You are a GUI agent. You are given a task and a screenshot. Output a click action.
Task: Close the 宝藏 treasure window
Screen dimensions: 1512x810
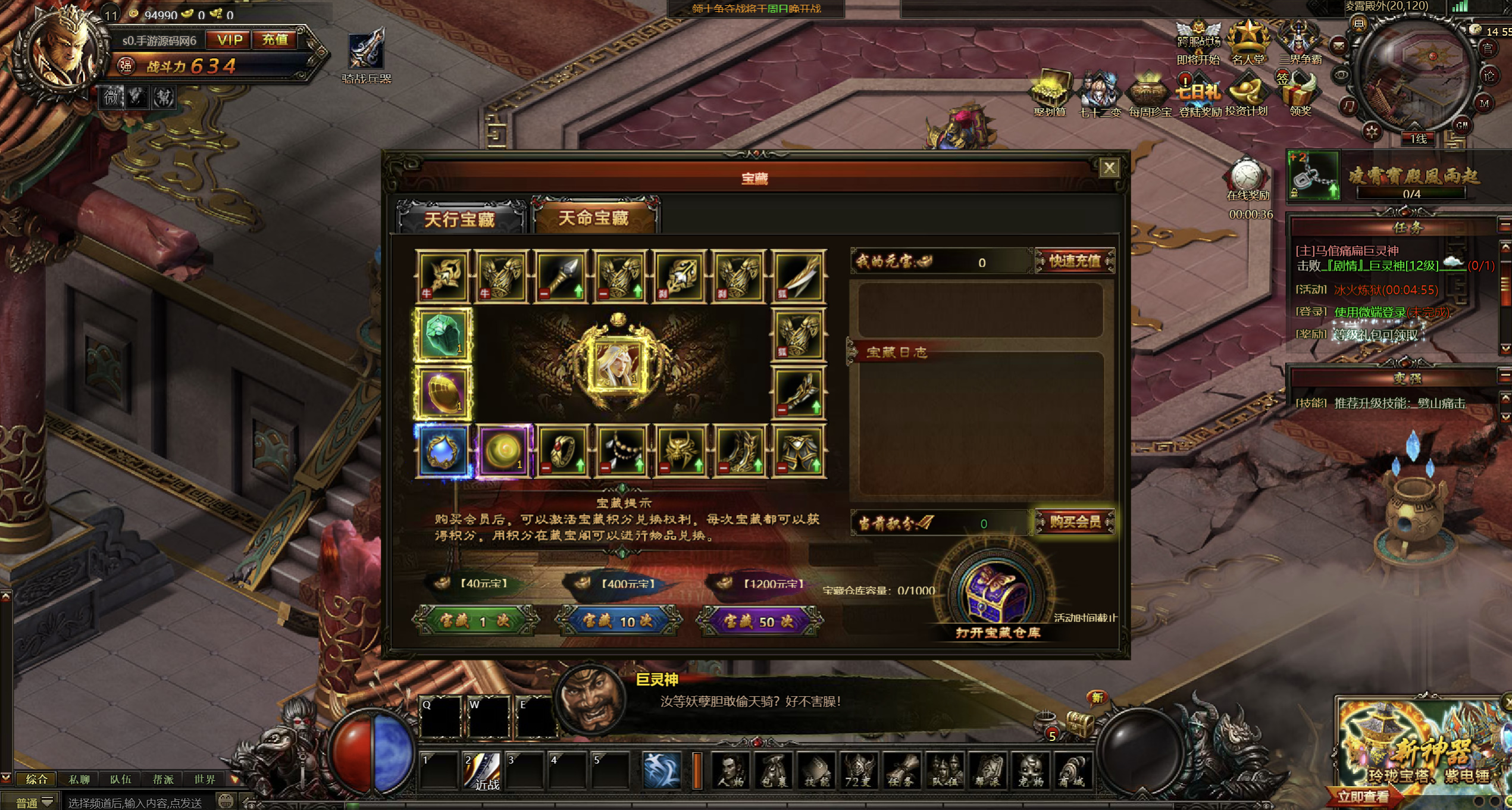pos(1109,168)
